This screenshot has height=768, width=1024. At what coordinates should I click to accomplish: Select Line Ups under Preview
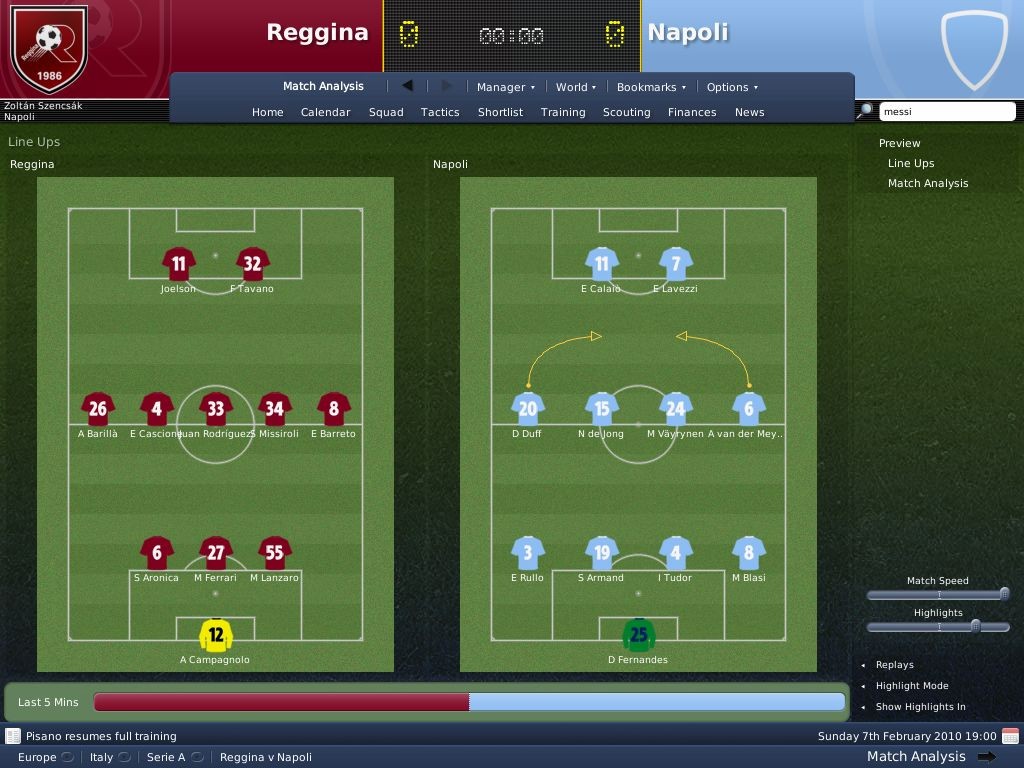pyautogui.click(x=911, y=163)
